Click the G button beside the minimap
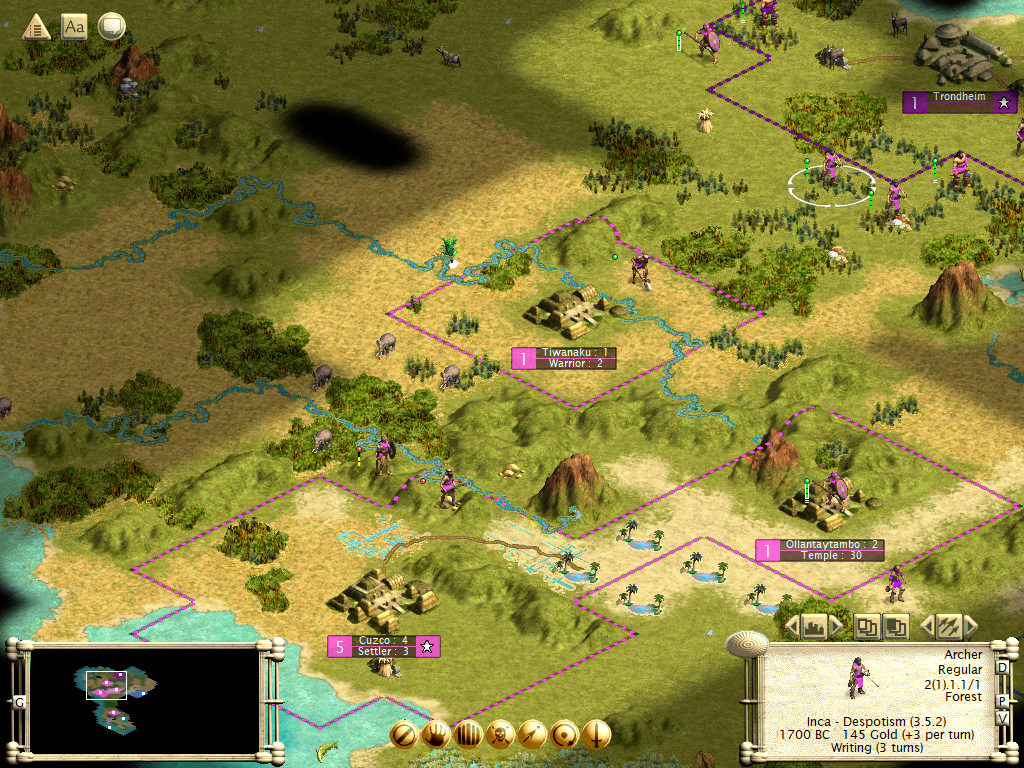This screenshot has height=768, width=1024. coord(18,702)
